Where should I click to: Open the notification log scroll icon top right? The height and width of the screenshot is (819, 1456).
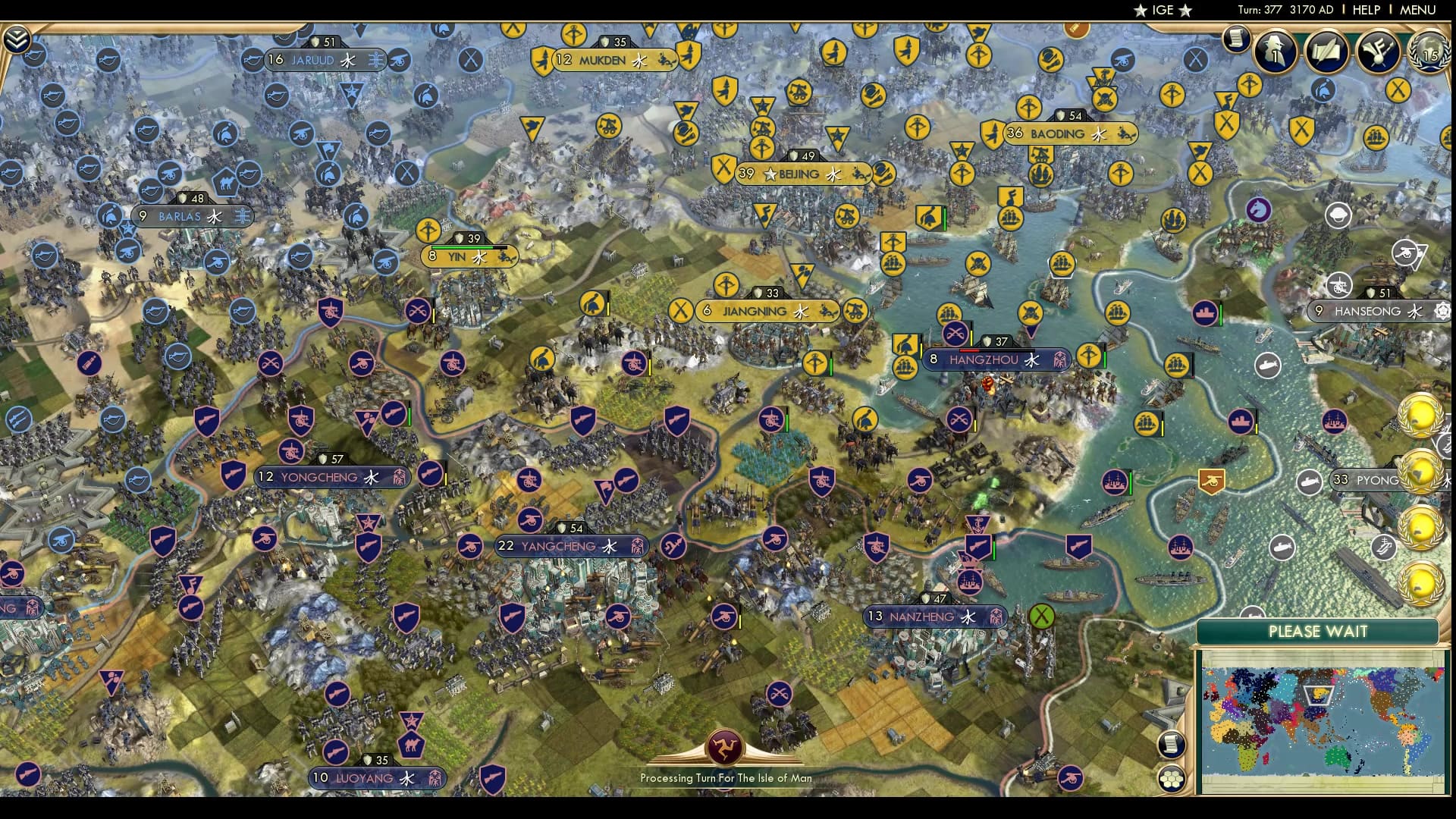tap(1235, 37)
